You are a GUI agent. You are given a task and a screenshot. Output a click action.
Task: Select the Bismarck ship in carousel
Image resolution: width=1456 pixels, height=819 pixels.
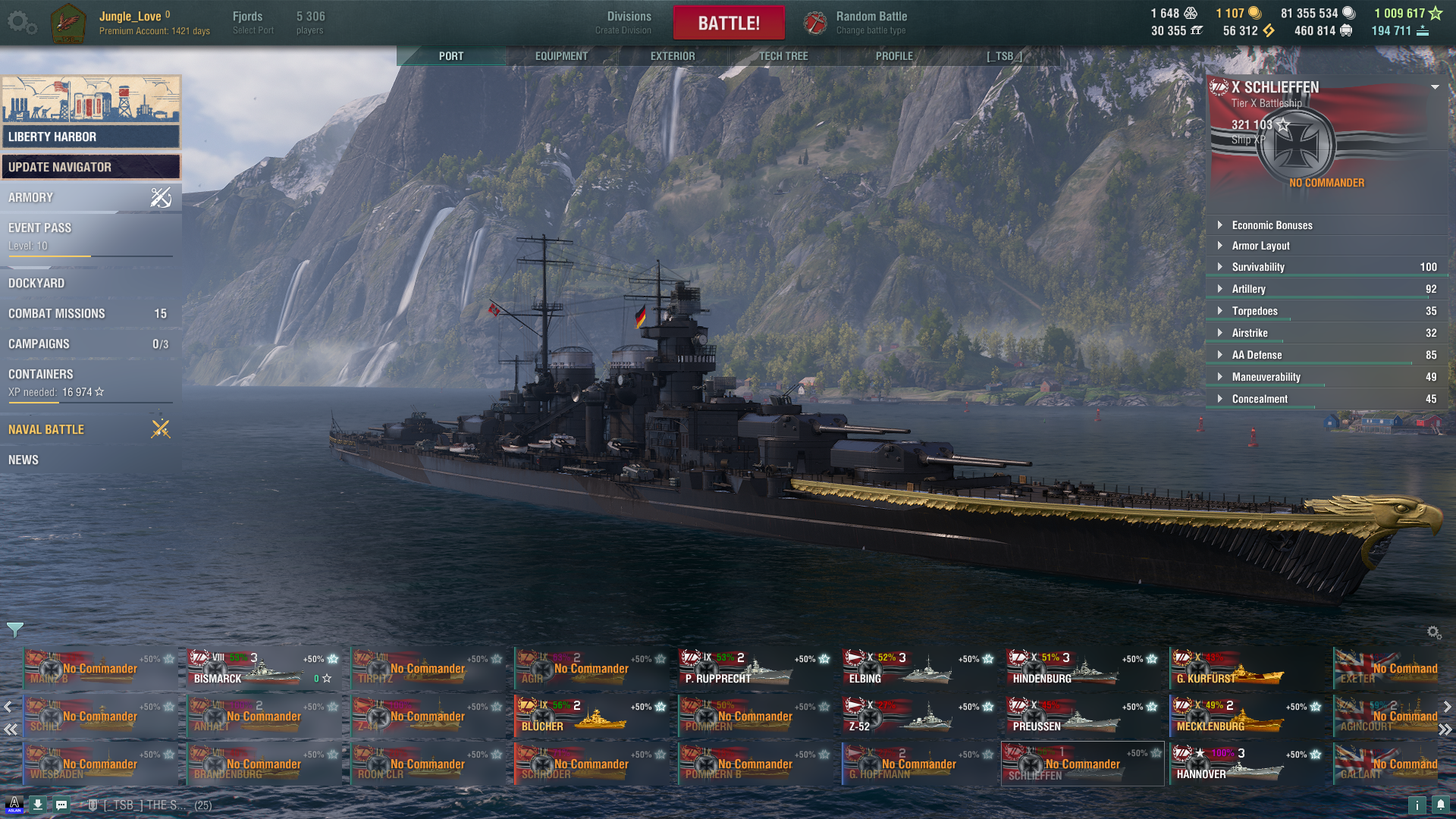262,669
